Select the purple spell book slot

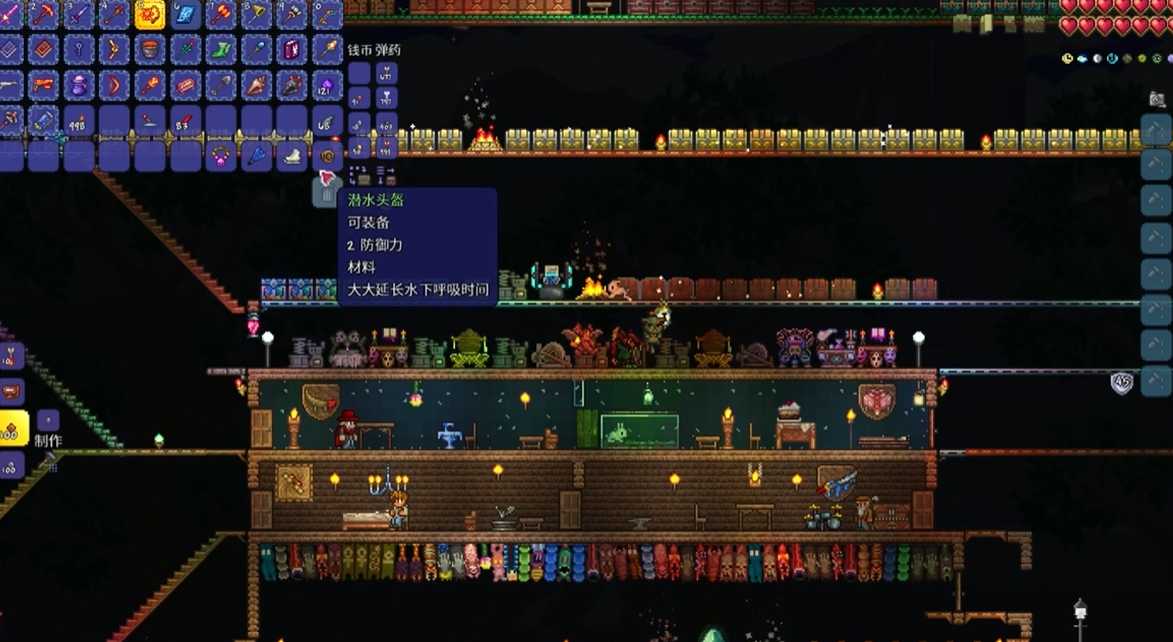click(292, 49)
